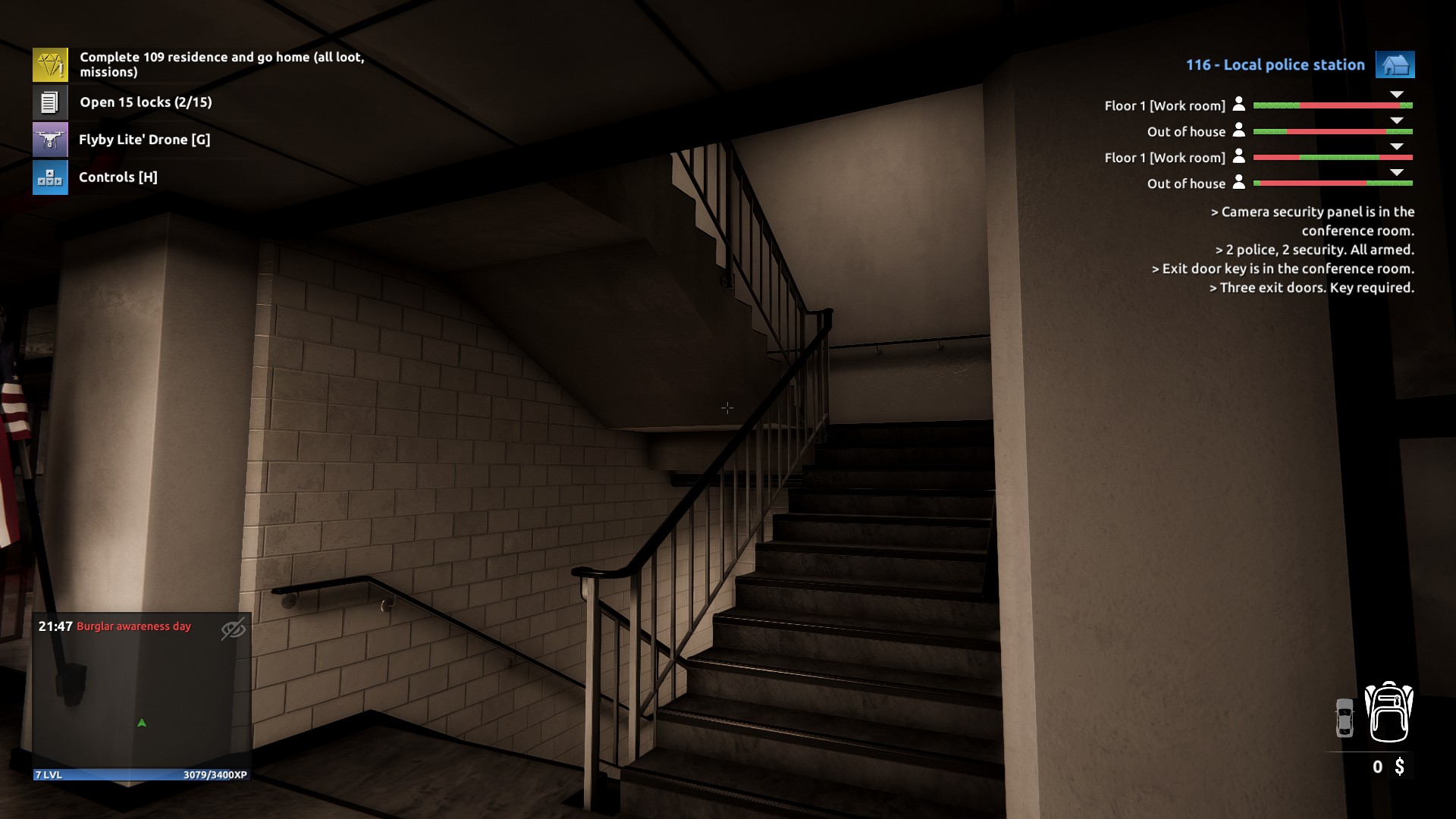Expand the second Floor 1 [Work room] dropdown arrow
1456x819 pixels.
[1396, 148]
